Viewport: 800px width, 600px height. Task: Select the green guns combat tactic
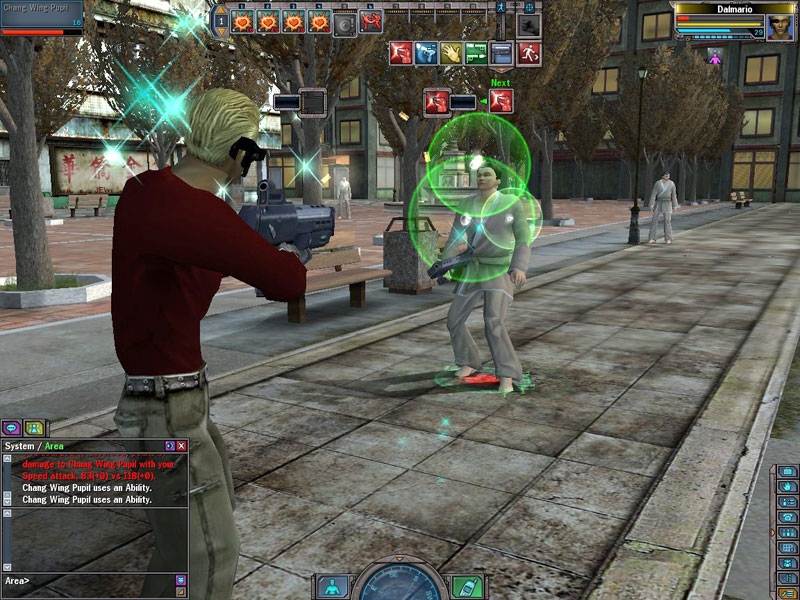[477, 53]
